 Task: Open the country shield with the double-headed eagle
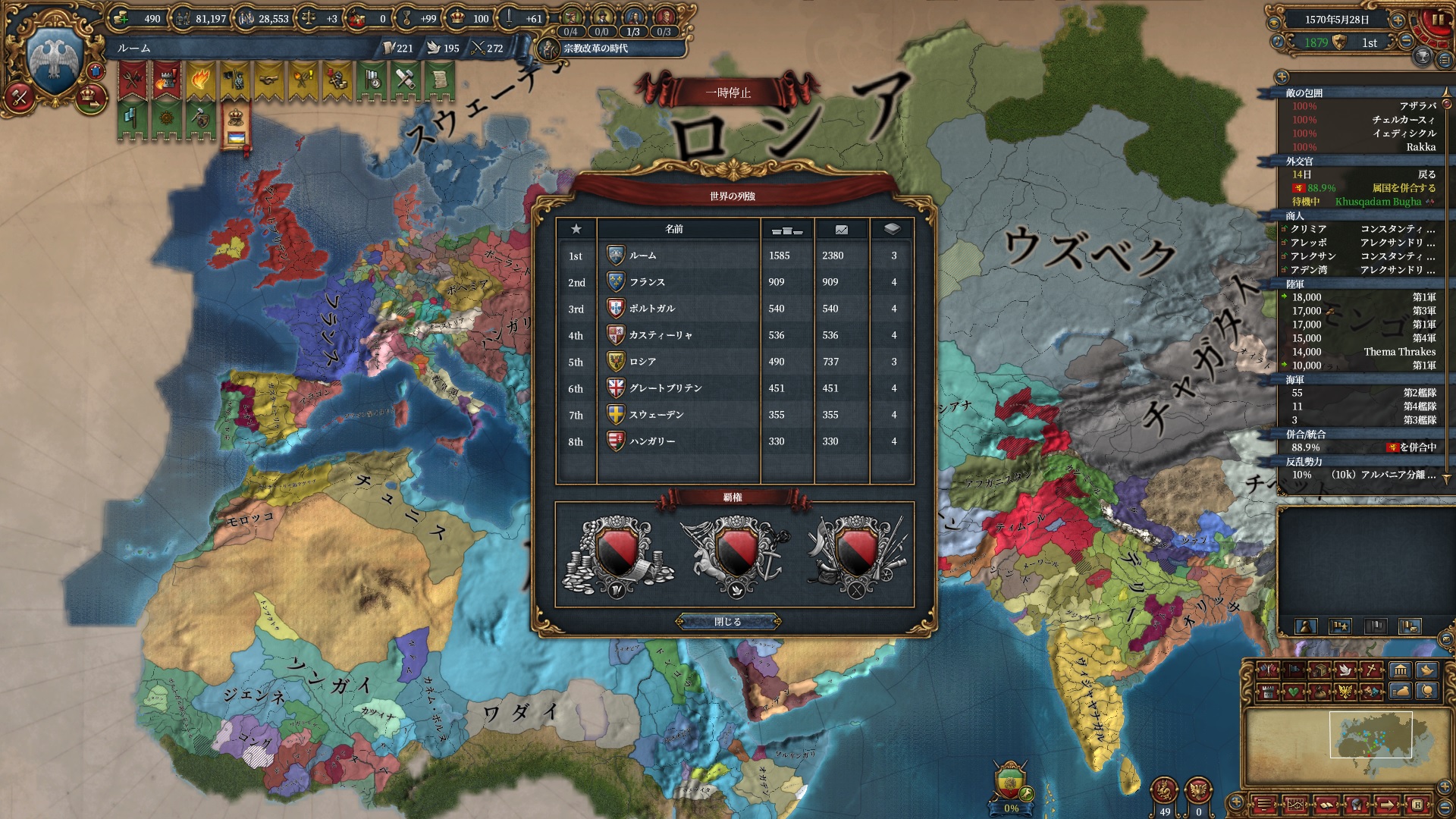pos(53,59)
